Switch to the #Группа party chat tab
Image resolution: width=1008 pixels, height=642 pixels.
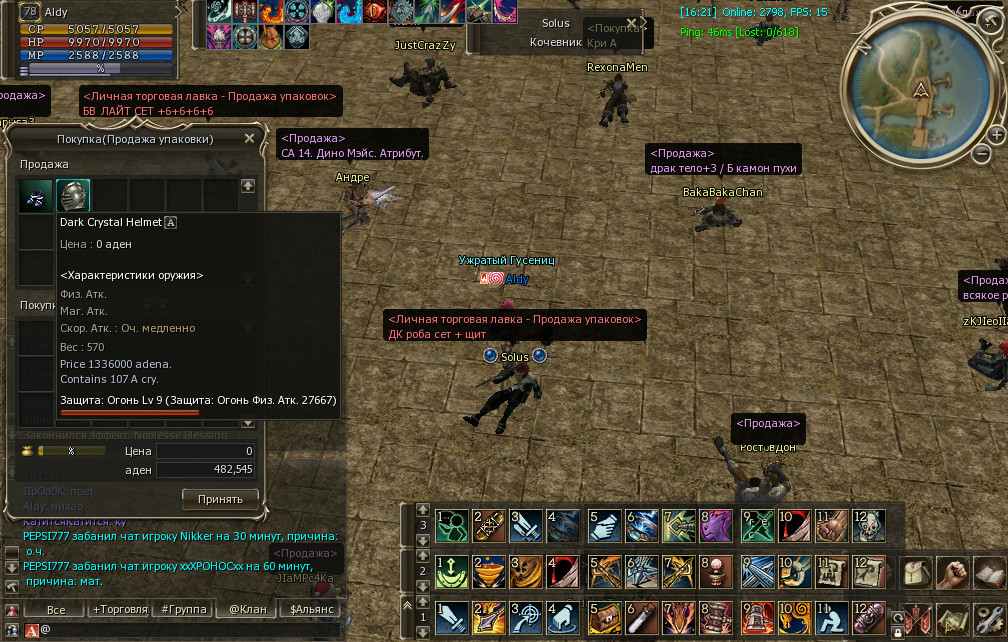(x=183, y=609)
